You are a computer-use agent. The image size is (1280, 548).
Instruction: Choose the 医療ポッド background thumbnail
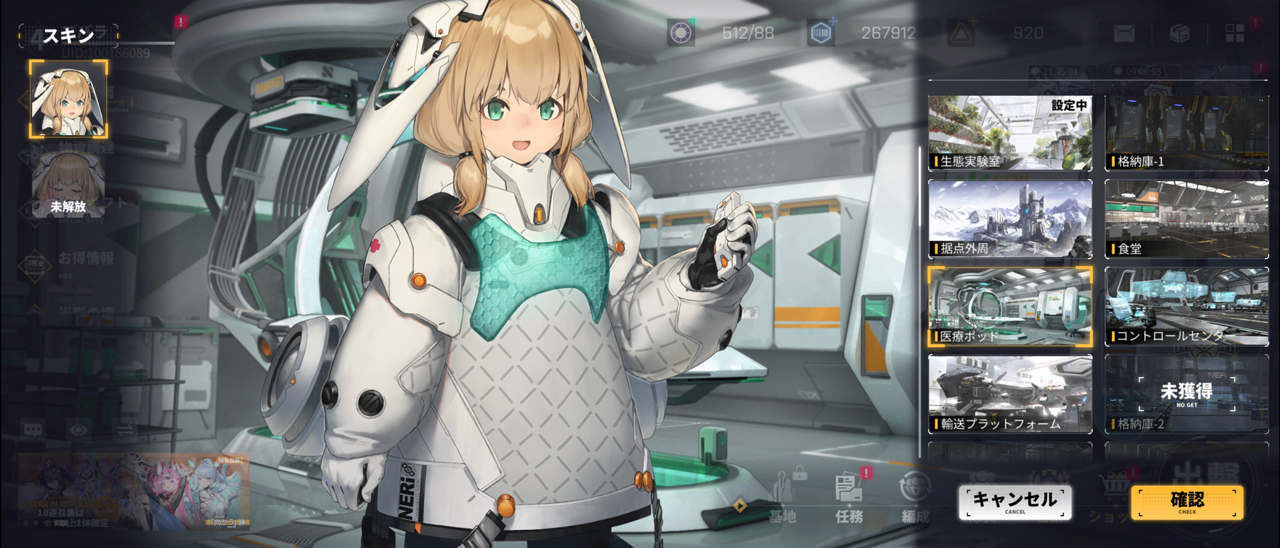point(1010,306)
